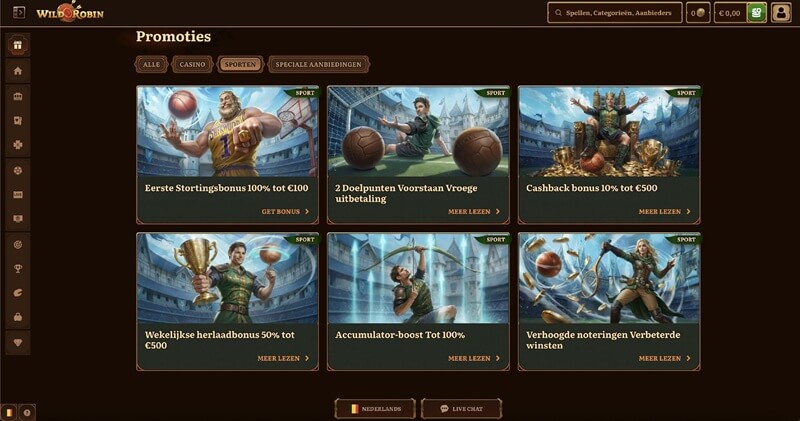Open the green deposit button
This screenshot has width=800, height=421.
(x=757, y=13)
